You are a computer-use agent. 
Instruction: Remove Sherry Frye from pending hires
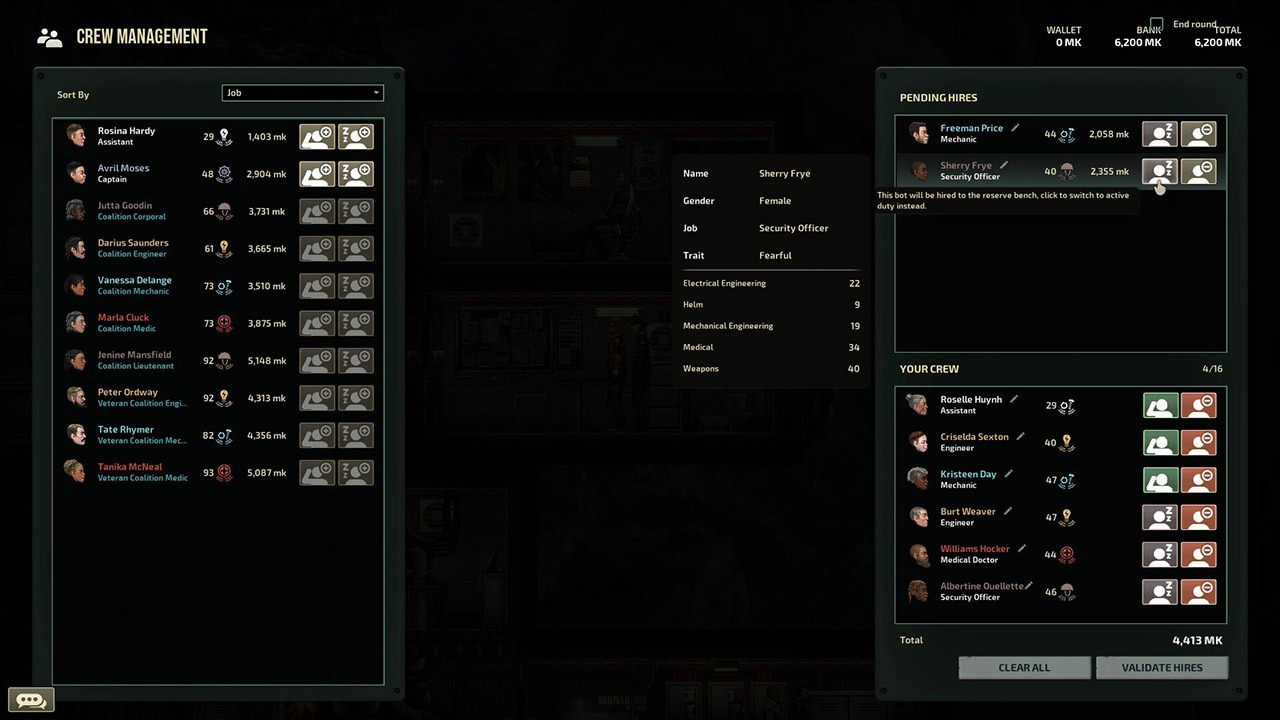[1198, 171]
